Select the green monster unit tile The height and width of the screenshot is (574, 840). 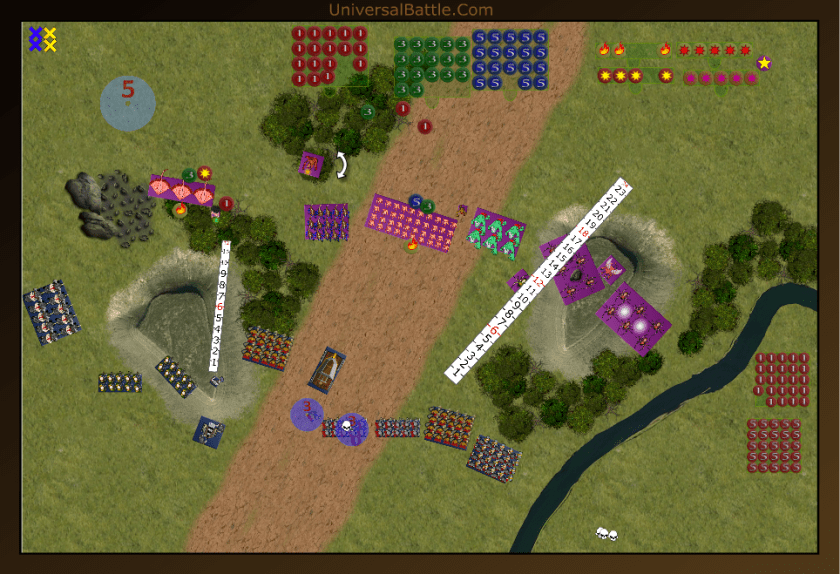click(x=497, y=232)
